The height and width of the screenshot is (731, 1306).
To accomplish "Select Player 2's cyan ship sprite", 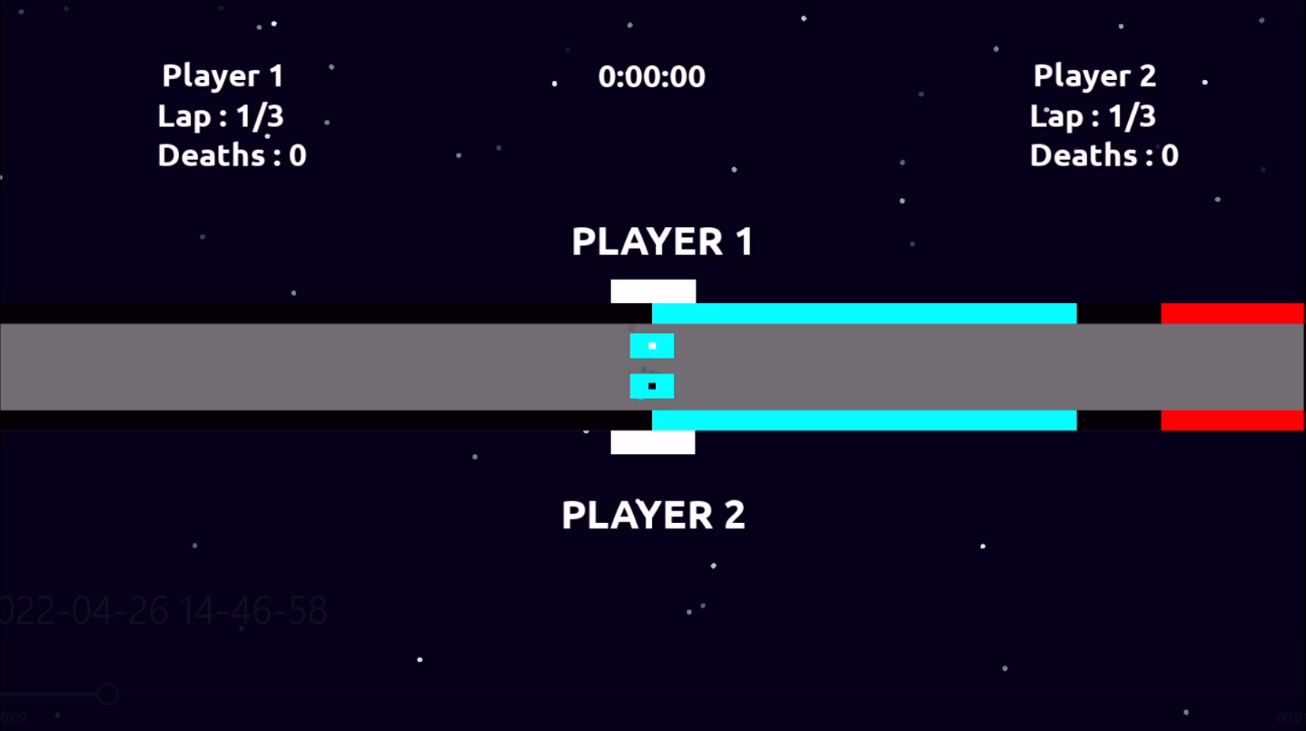I will coord(652,385).
